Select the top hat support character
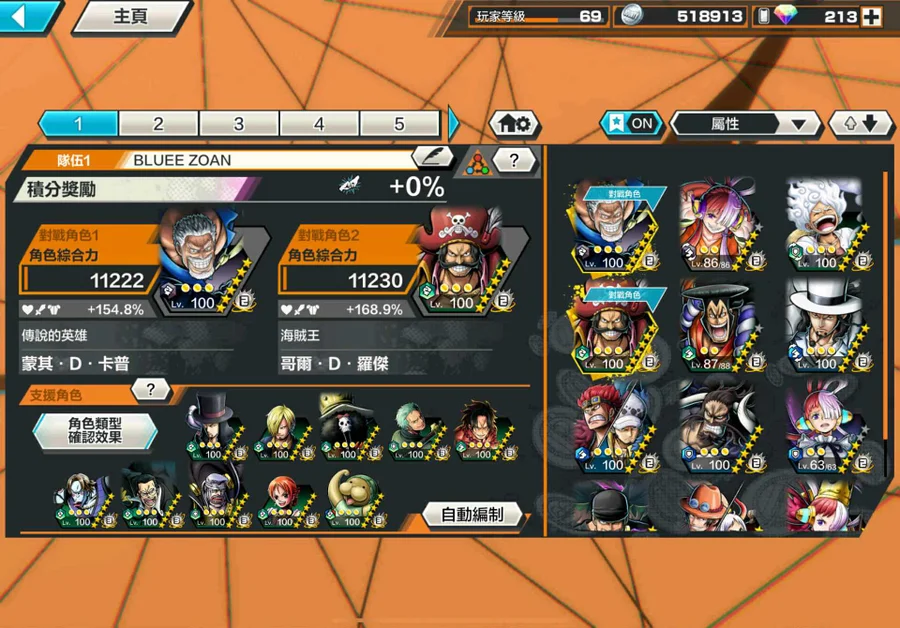 tap(213, 426)
